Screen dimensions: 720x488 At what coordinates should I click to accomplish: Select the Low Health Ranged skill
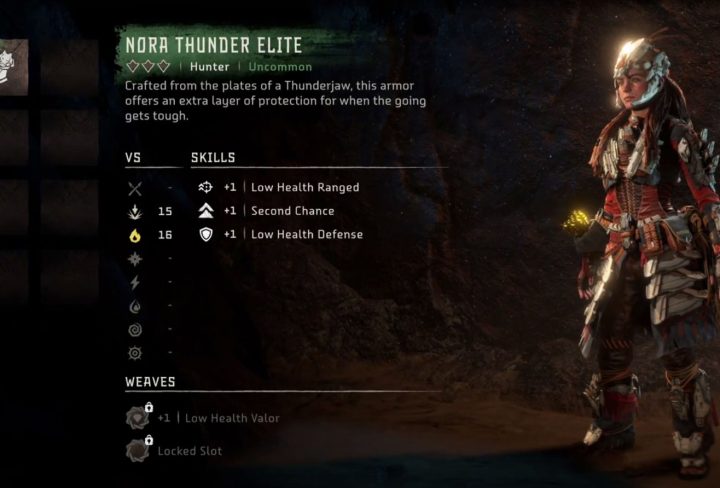(291, 187)
